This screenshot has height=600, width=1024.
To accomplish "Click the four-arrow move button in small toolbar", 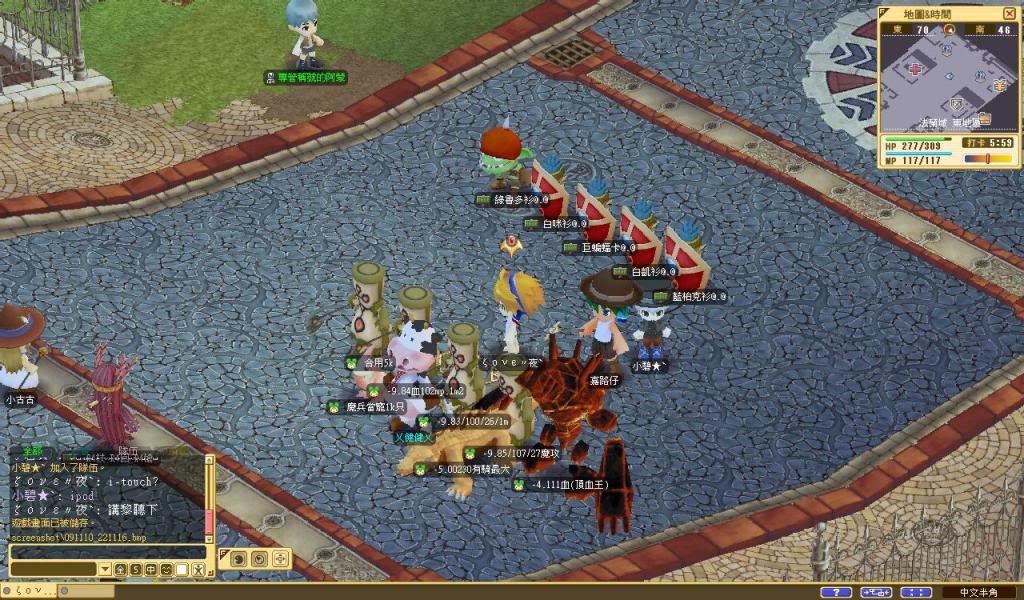I will tap(280, 558).
